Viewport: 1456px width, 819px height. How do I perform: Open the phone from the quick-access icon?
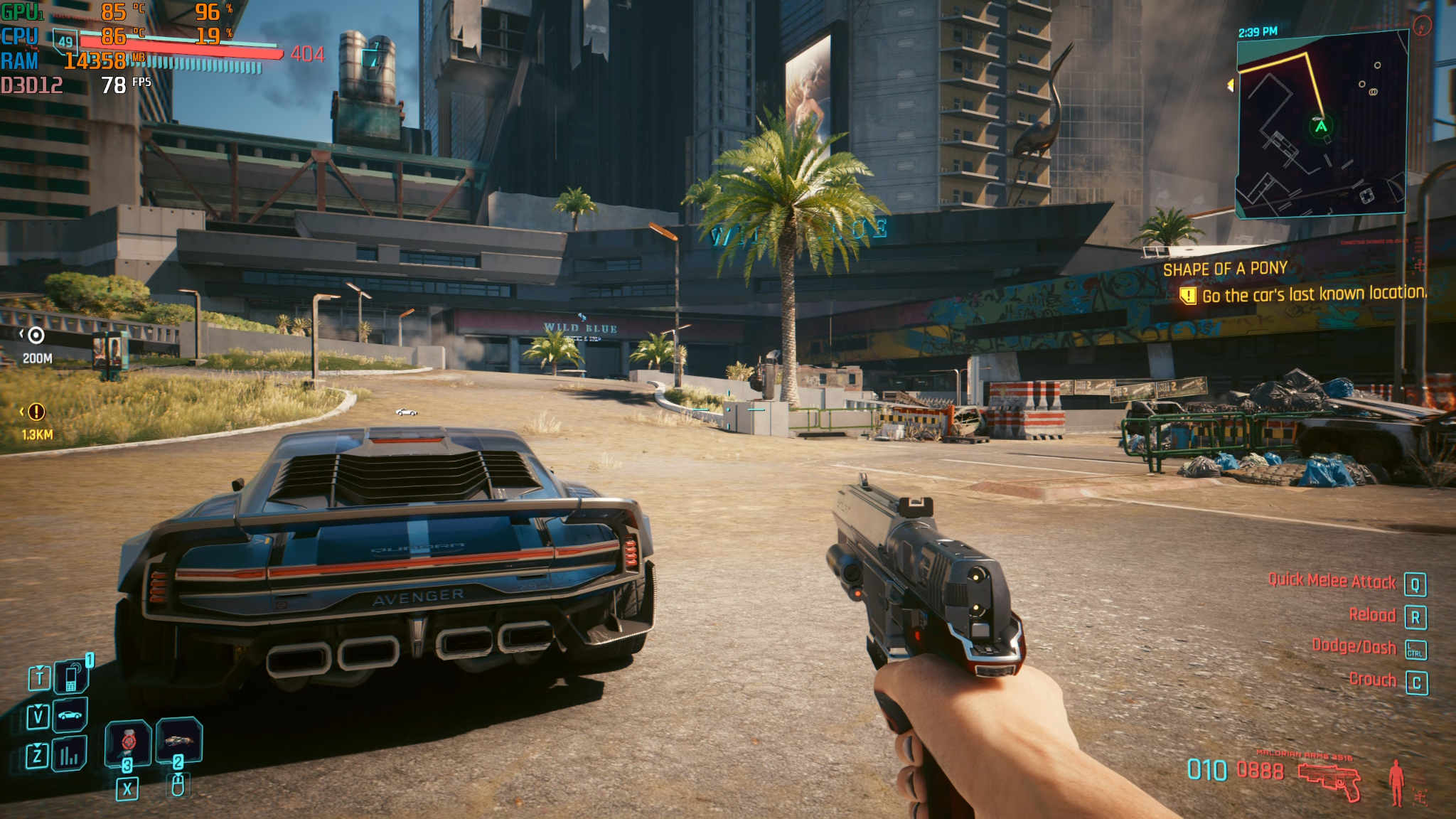click(72, 678)
